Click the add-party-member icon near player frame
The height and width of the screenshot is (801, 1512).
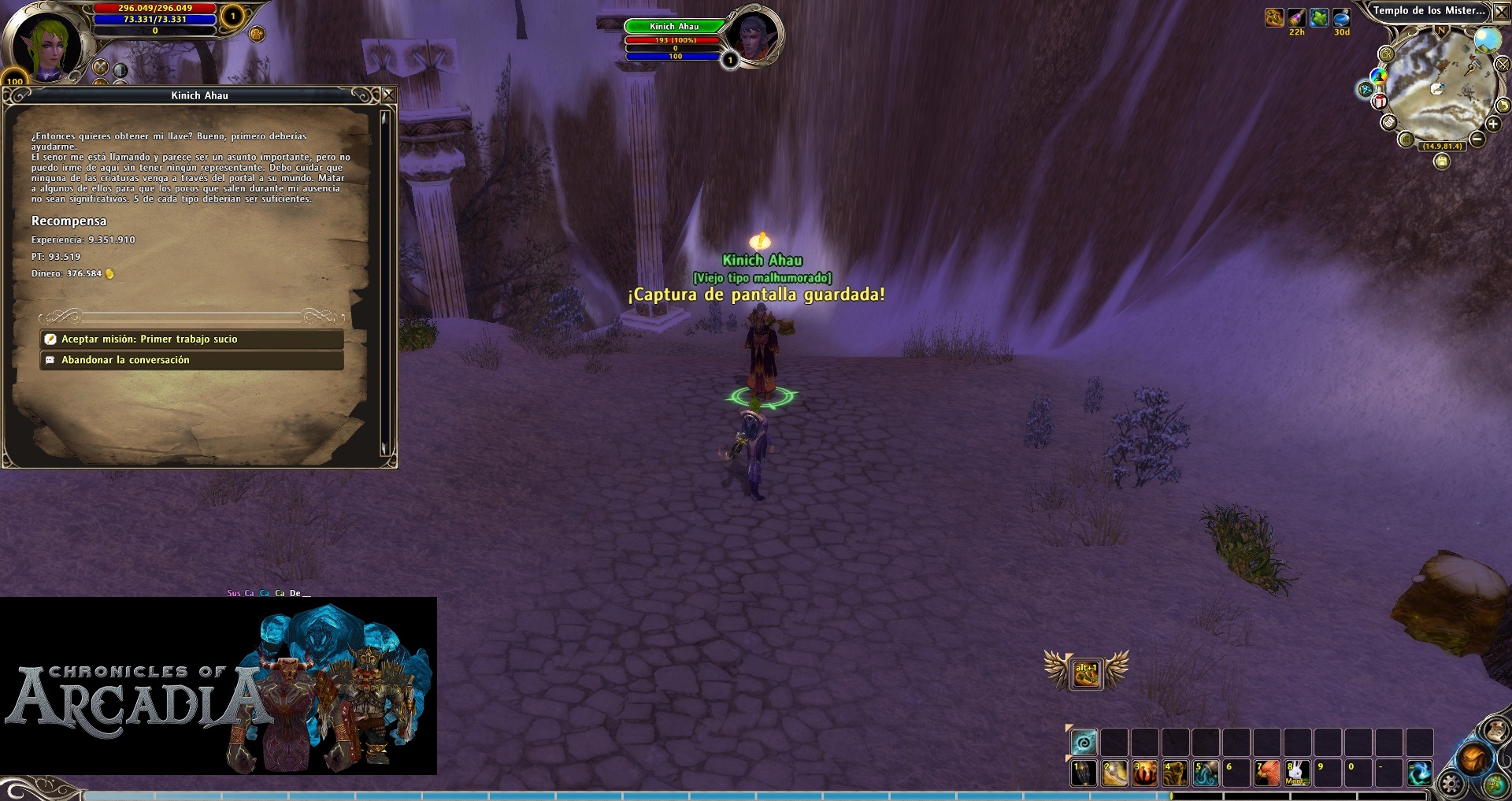[257, 34]
